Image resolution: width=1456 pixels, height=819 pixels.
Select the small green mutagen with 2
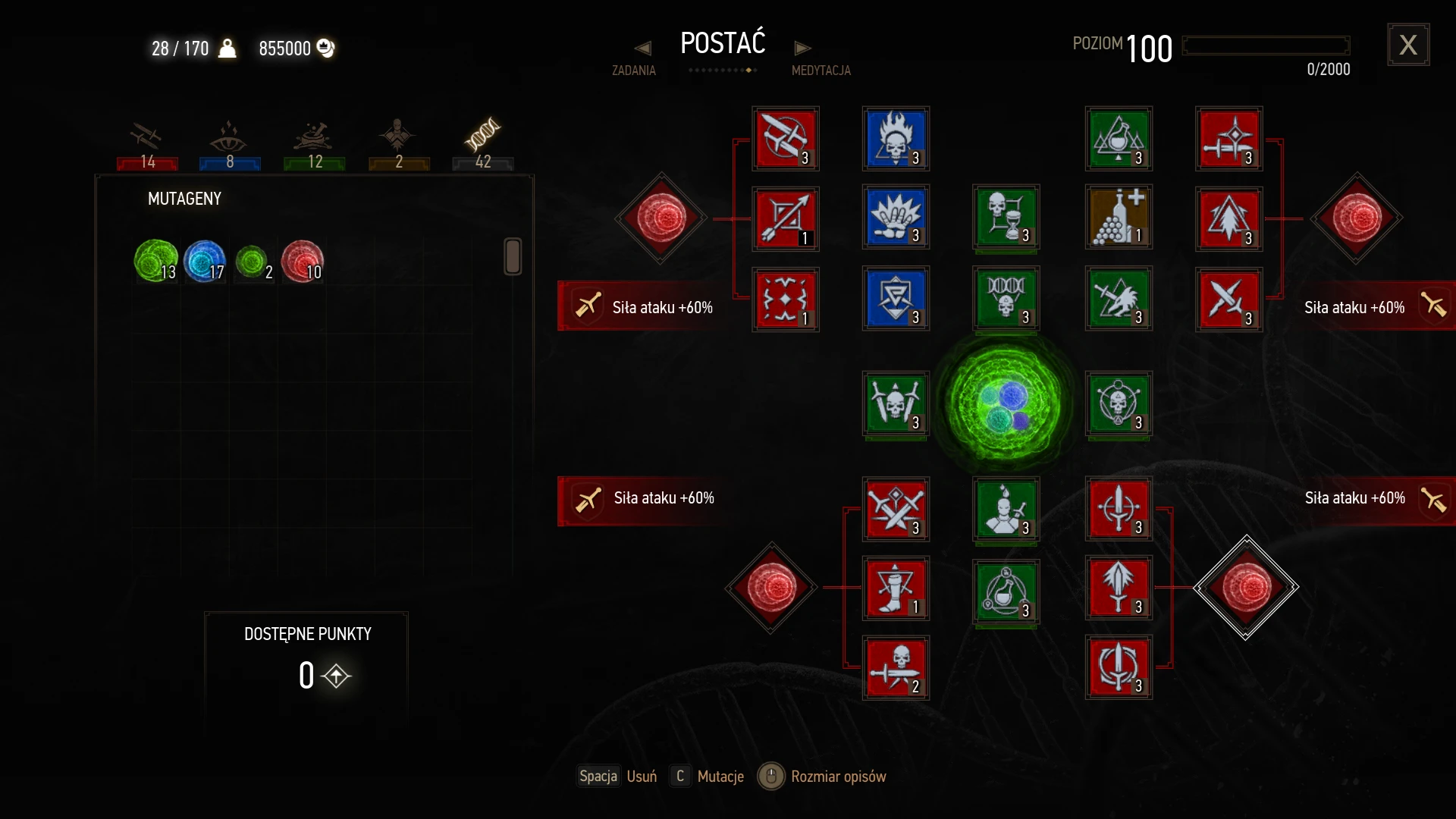[253, 262]
